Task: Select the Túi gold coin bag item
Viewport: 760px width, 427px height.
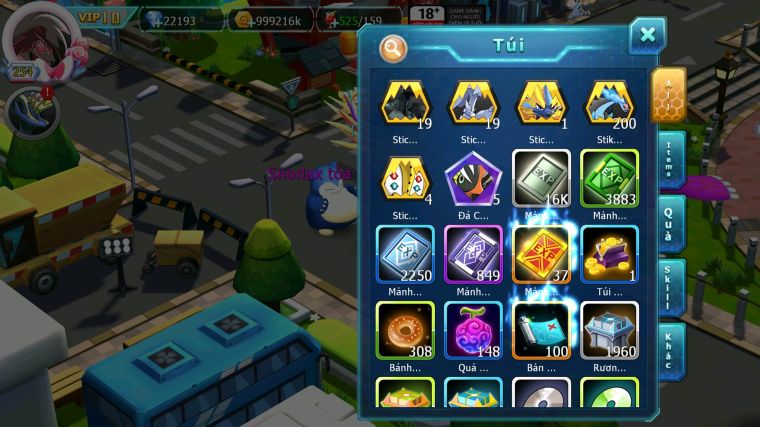Action: tap(609, 254)
